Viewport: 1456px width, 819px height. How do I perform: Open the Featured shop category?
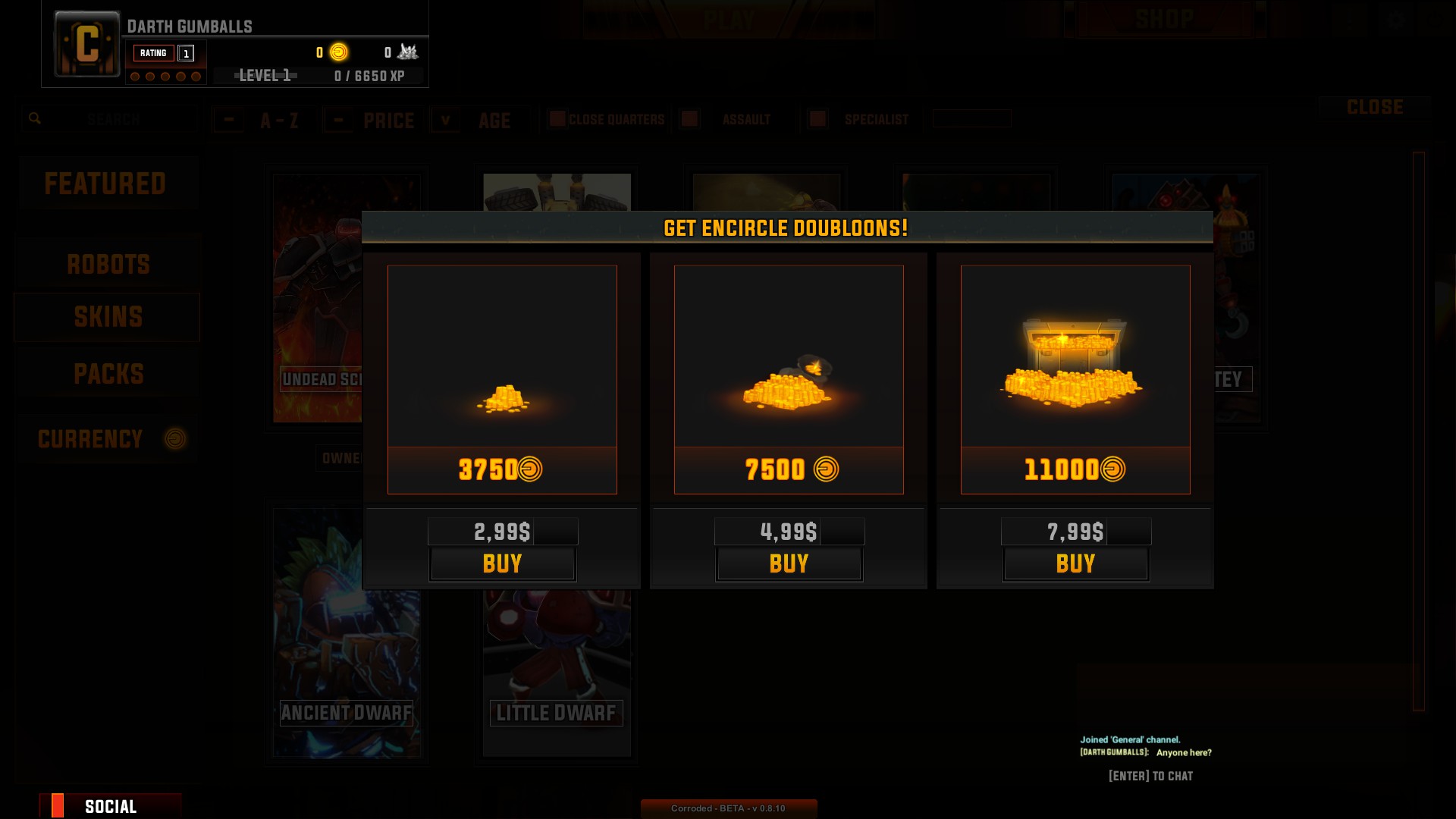pyautogui.click(x=106, y=184)
